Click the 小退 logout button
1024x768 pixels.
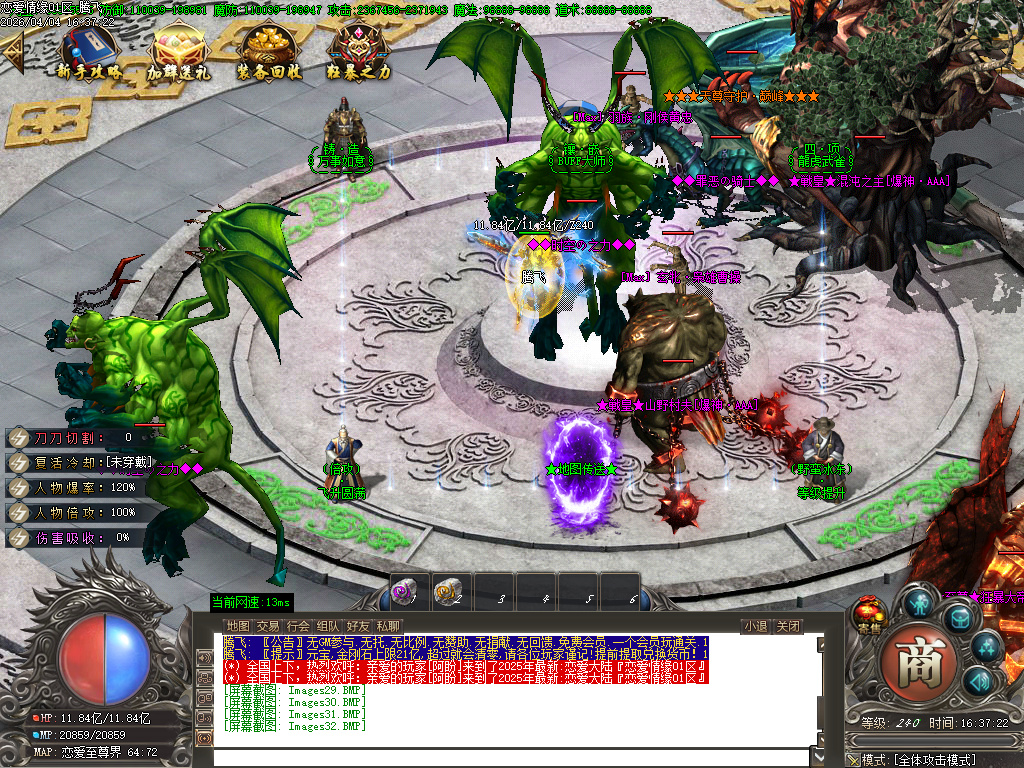point(755,627)
